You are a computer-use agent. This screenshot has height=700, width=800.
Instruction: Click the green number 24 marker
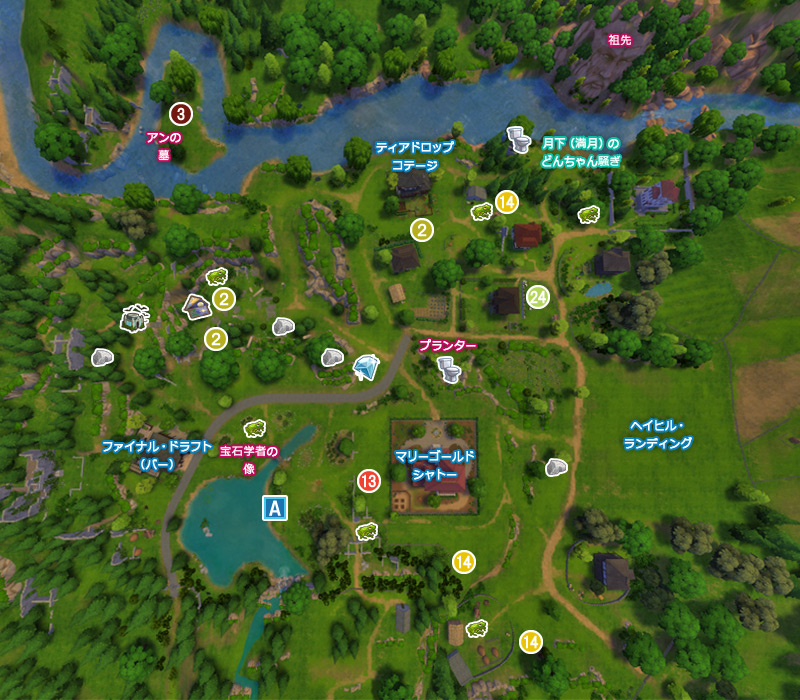[x=539, y=297]
